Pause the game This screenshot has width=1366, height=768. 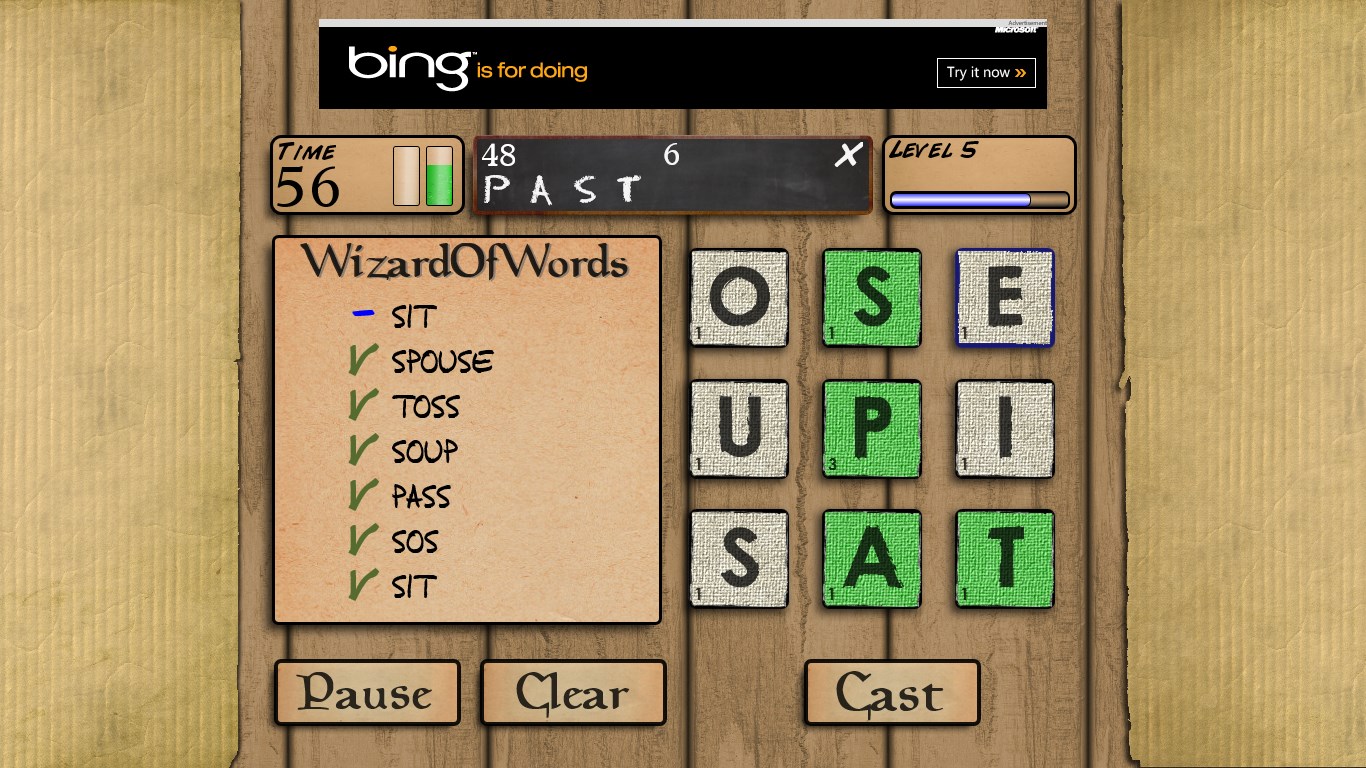pyautogui.click(x=367, y=692)
